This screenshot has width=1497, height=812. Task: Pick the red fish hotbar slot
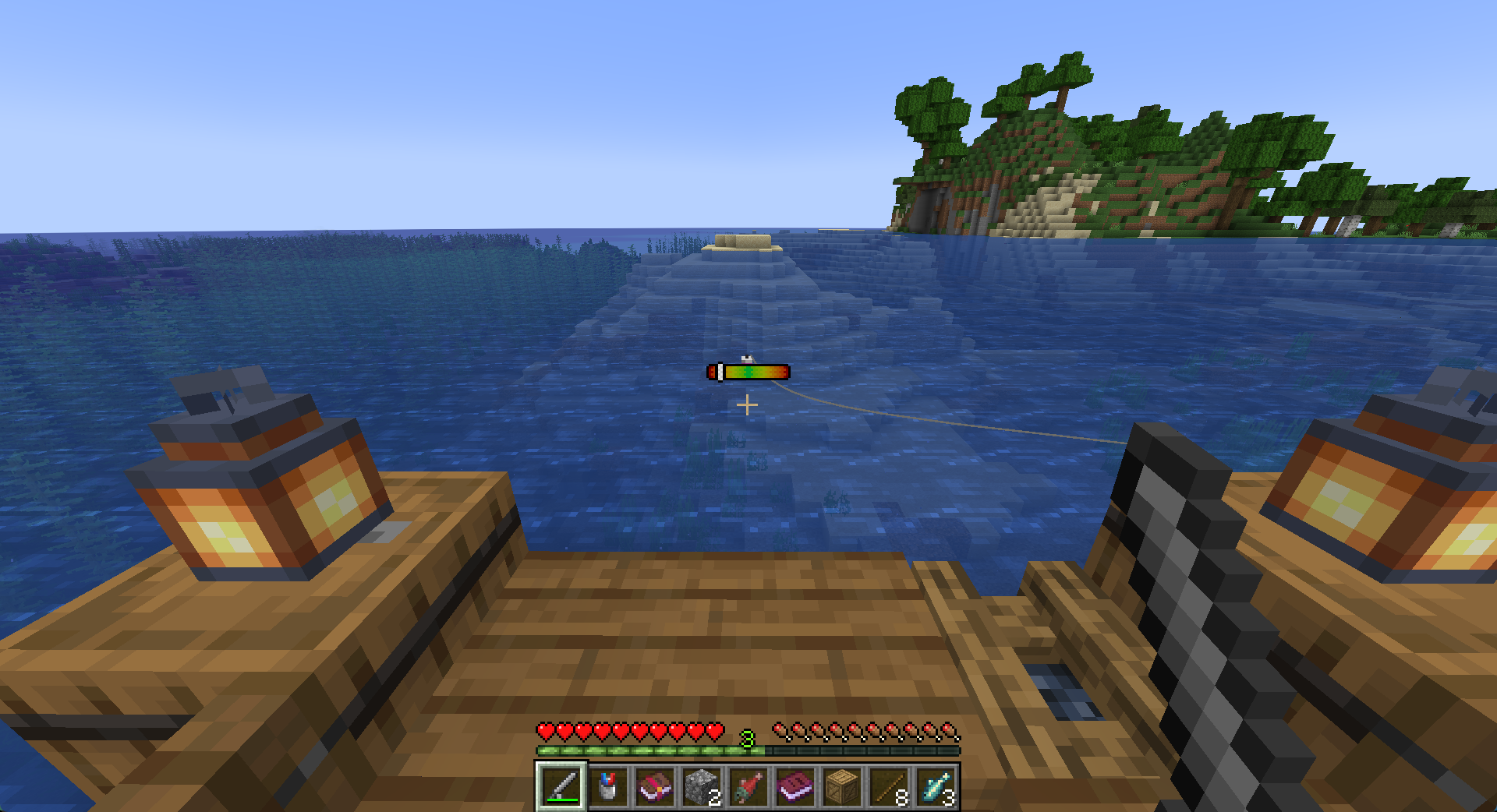coord(748,786)
